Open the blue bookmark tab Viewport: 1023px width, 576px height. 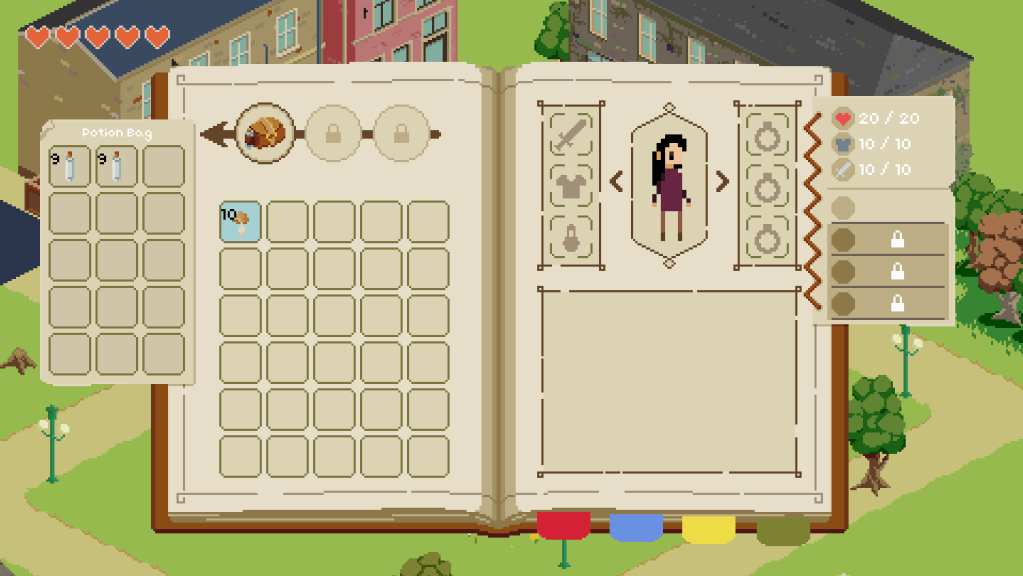[x=636, y=526]
